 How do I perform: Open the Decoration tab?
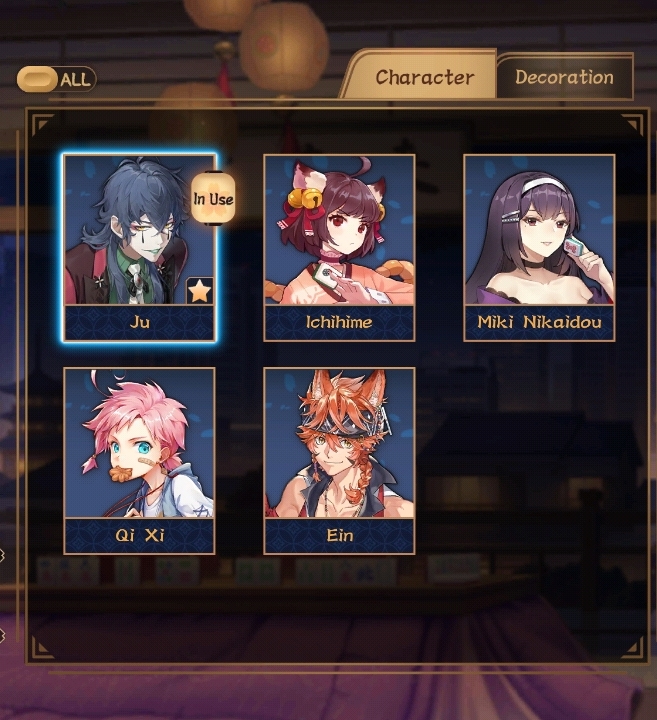(x=564, y=77)
